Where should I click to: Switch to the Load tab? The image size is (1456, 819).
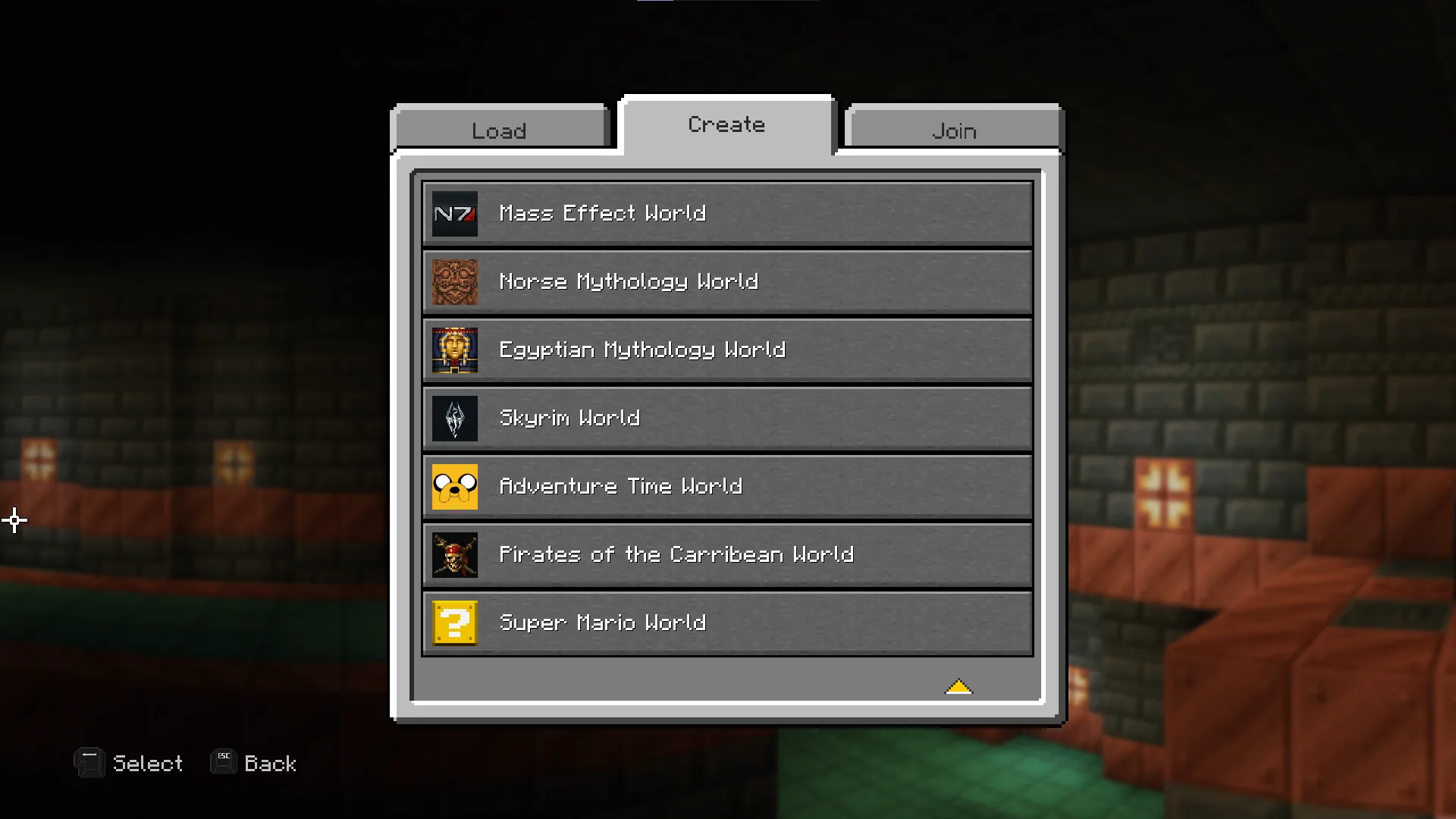pyautogui.click(x=499, y=130)
